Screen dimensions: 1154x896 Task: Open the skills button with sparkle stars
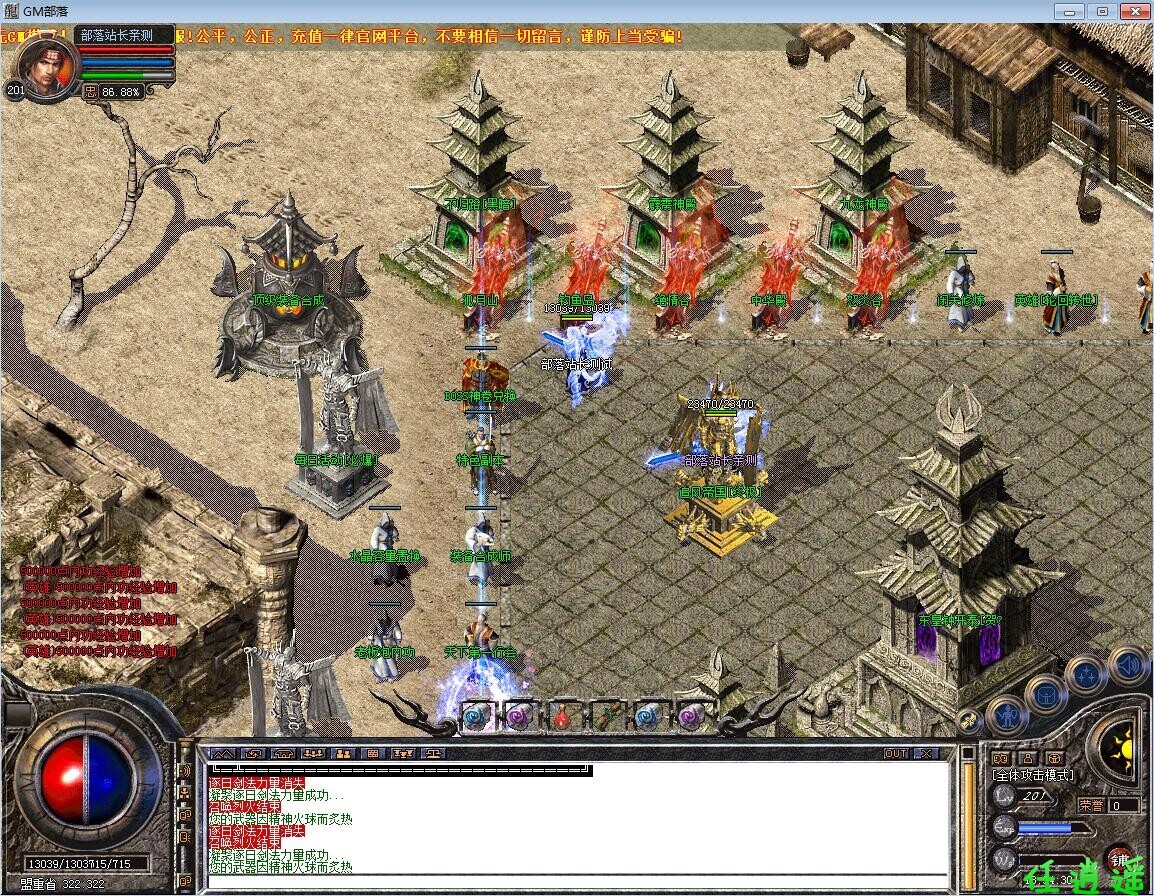(1085, 674)
